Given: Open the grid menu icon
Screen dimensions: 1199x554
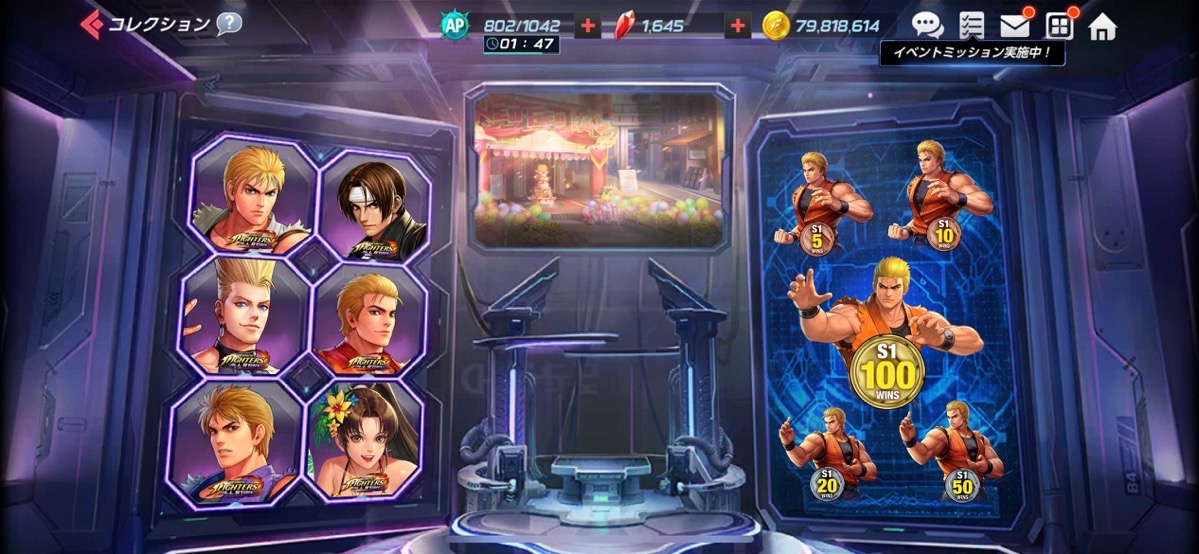Looking at the screenshot, I should click(x=1059, y=26).
